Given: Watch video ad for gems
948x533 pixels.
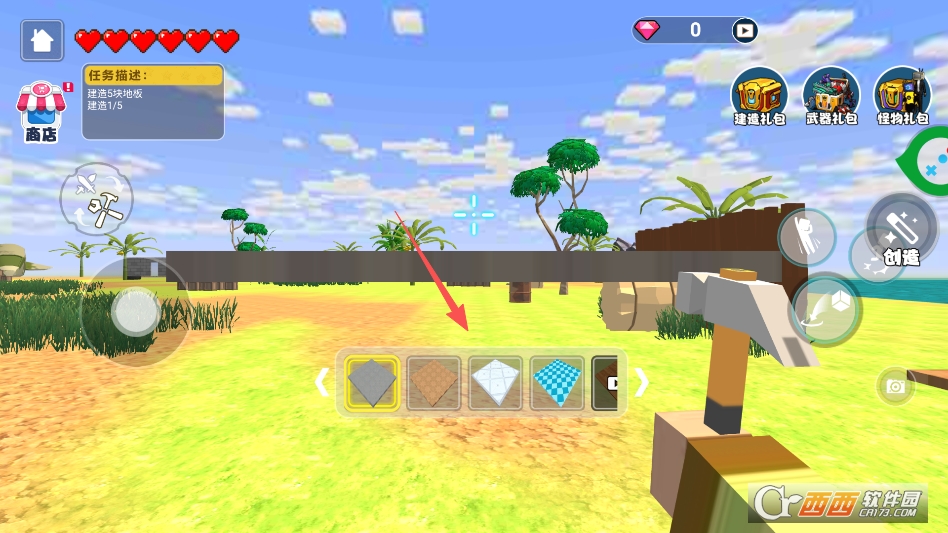Looking at the screenshot, I should [744, 30].
